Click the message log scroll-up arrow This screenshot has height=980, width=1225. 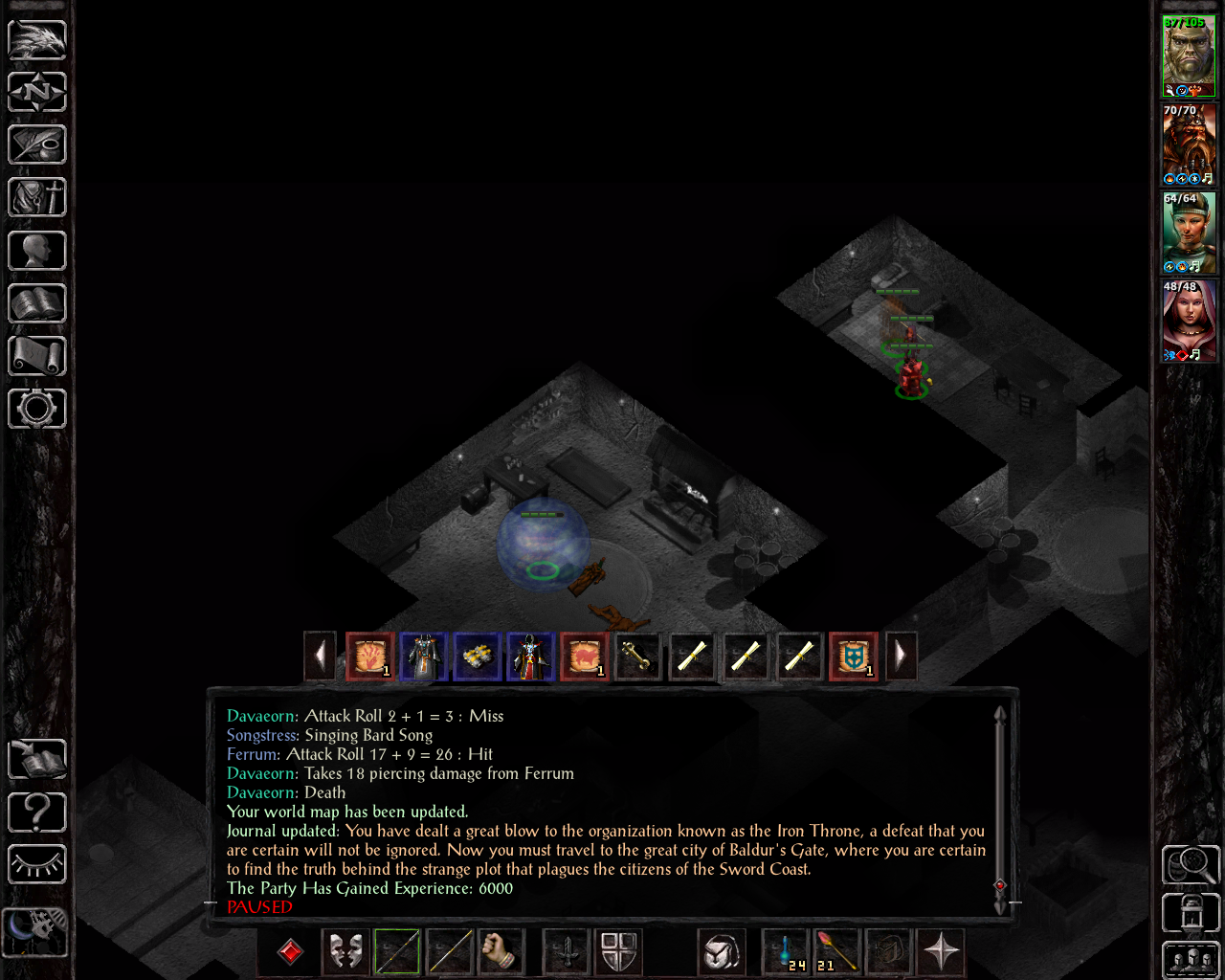[1000, 713]
